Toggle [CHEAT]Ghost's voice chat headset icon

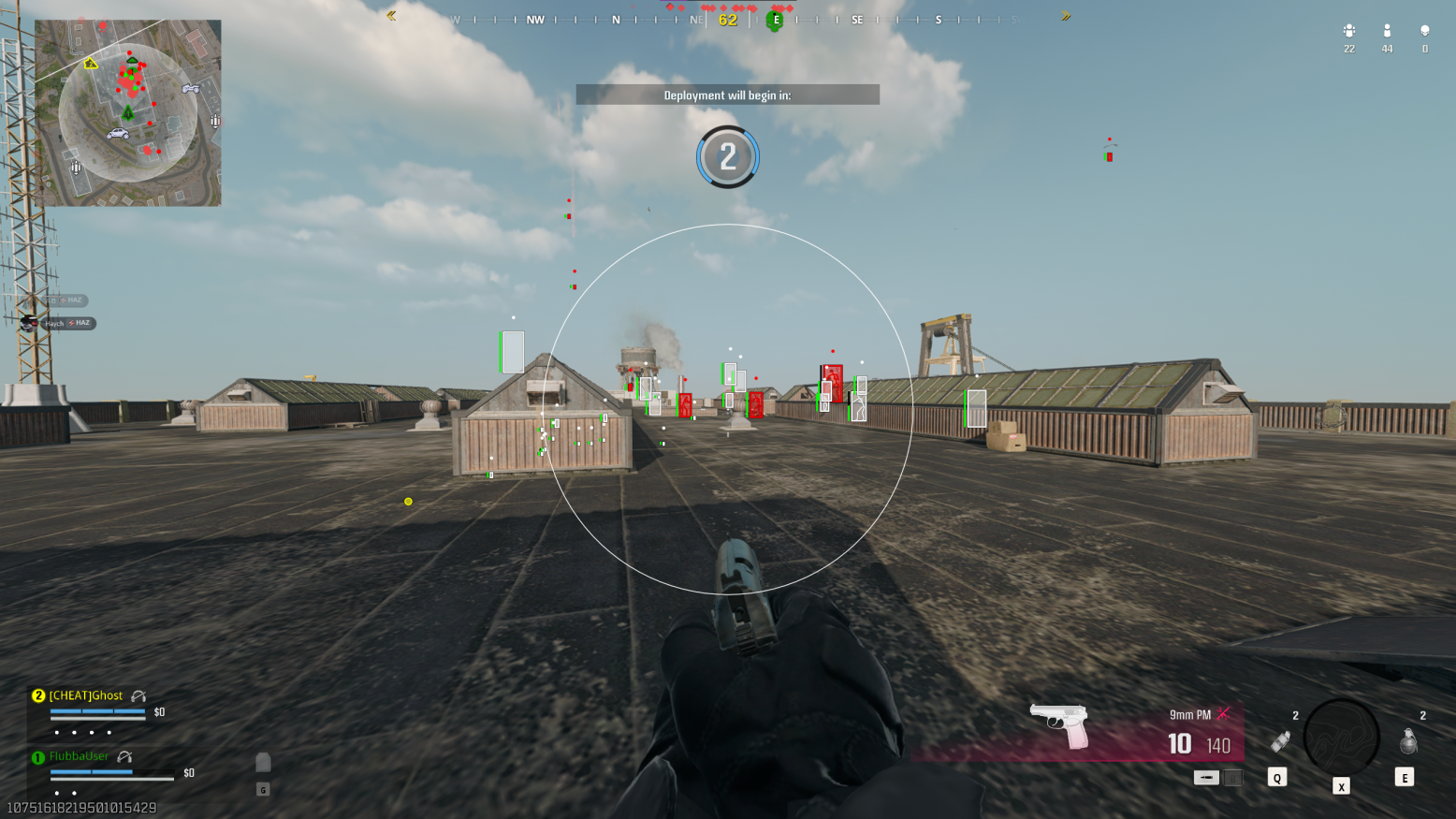(x=138, y=695)
